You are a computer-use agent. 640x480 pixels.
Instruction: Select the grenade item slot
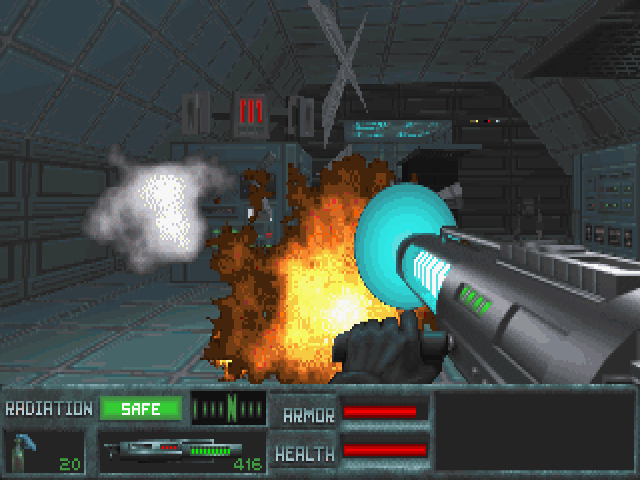tap(44, 452)
